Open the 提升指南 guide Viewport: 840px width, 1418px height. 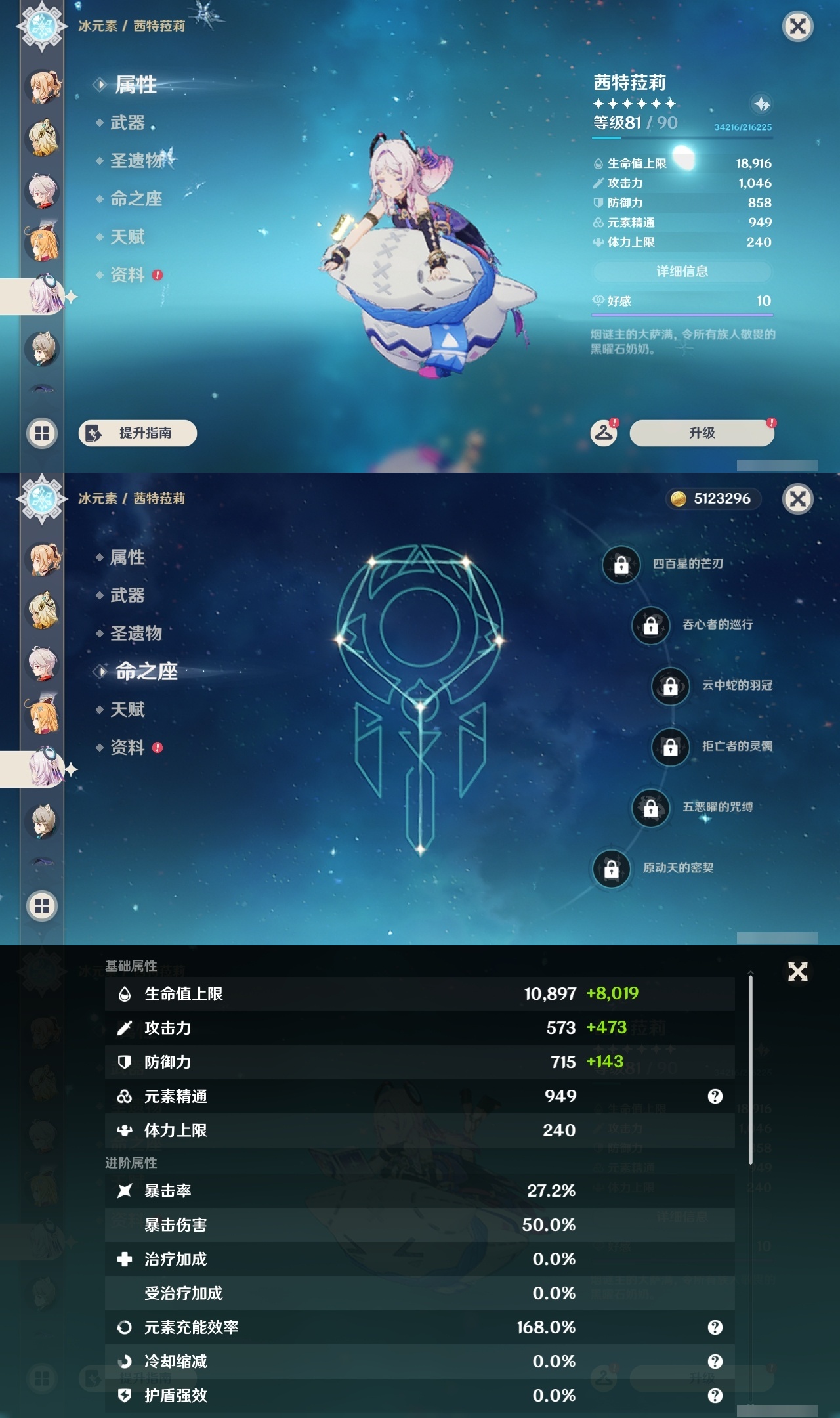(136, 433)
